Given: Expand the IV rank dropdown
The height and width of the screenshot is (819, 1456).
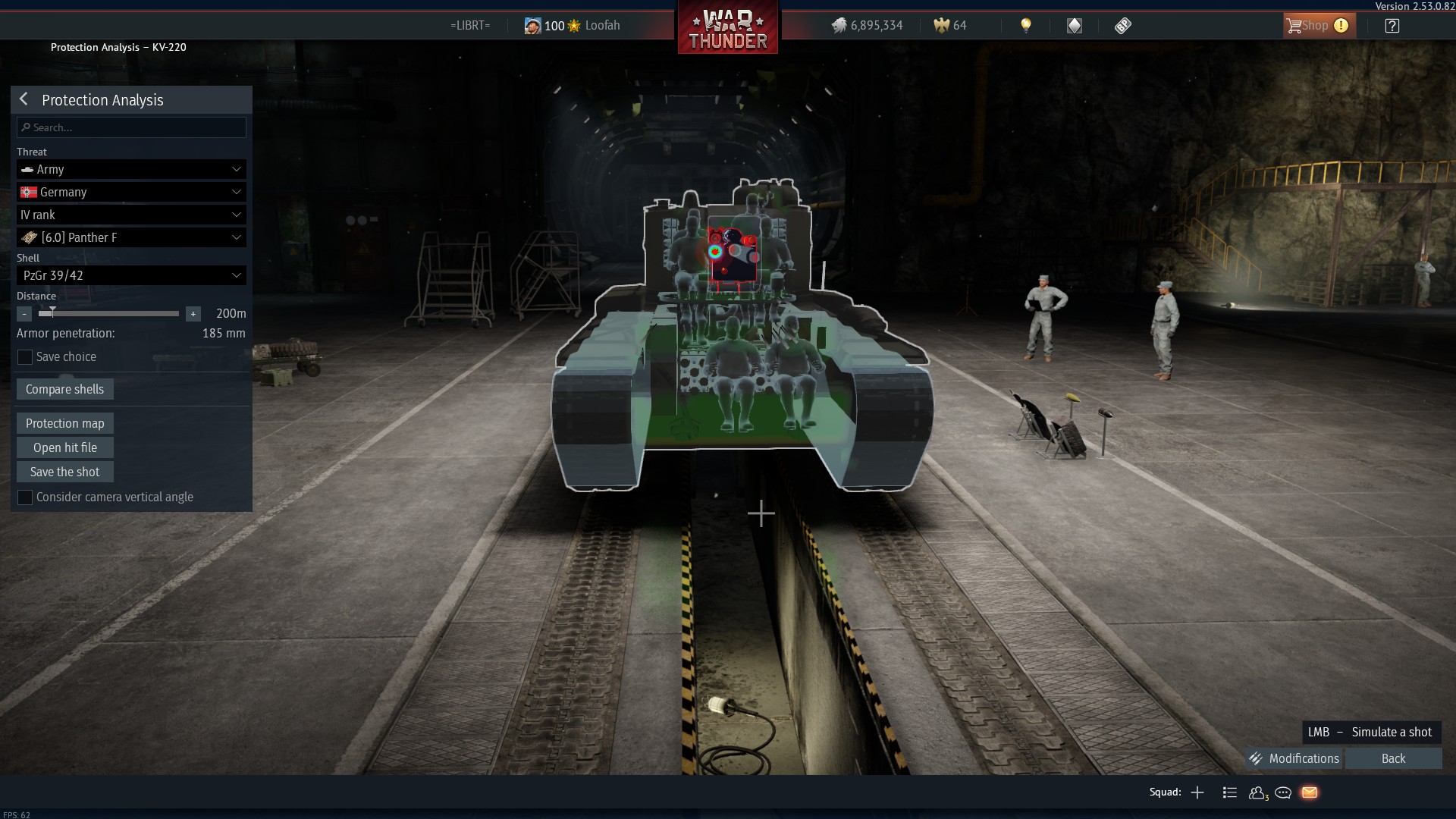Looking at the screenshot, I should [x=131, y=215].
